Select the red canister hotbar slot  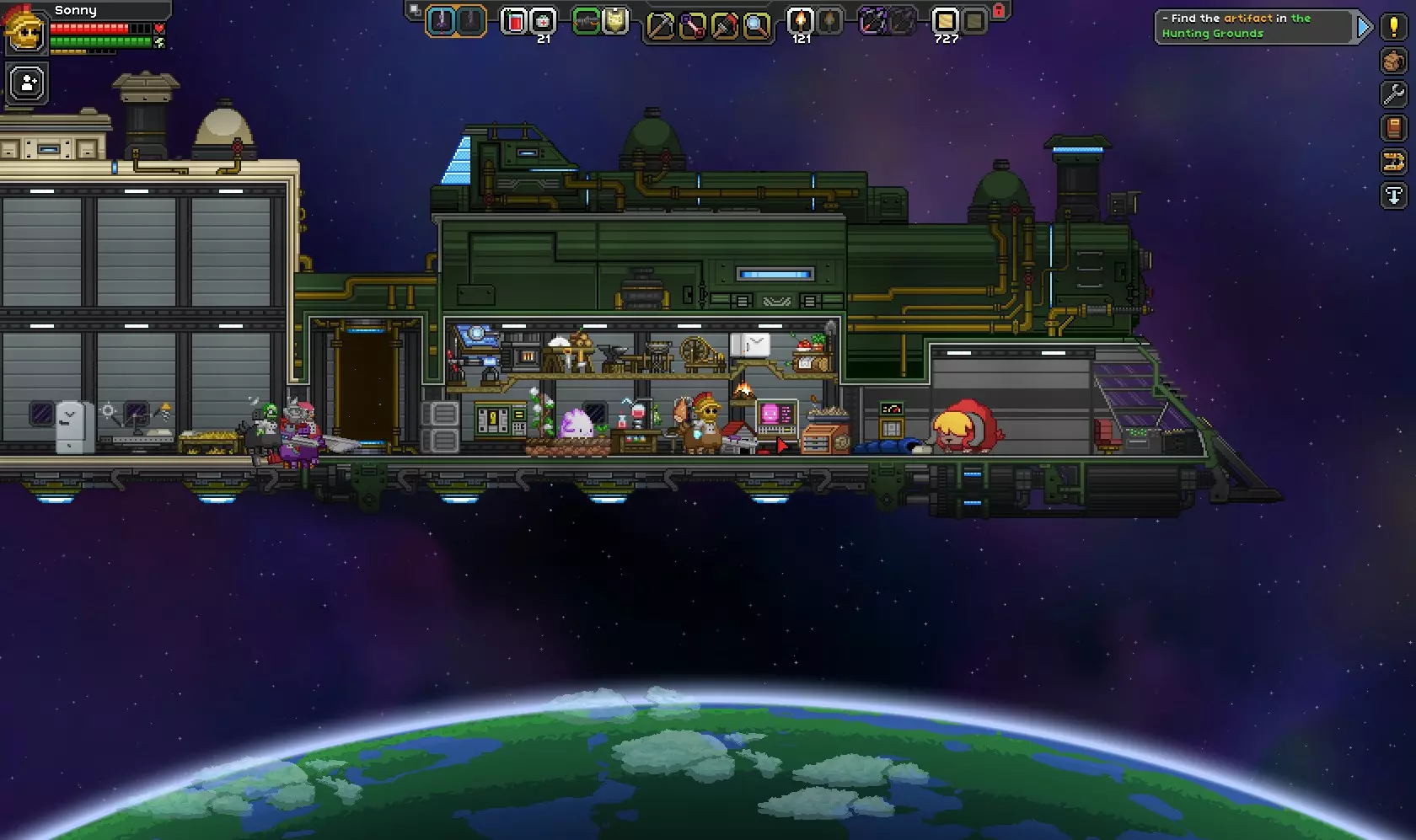click(513, 21)
